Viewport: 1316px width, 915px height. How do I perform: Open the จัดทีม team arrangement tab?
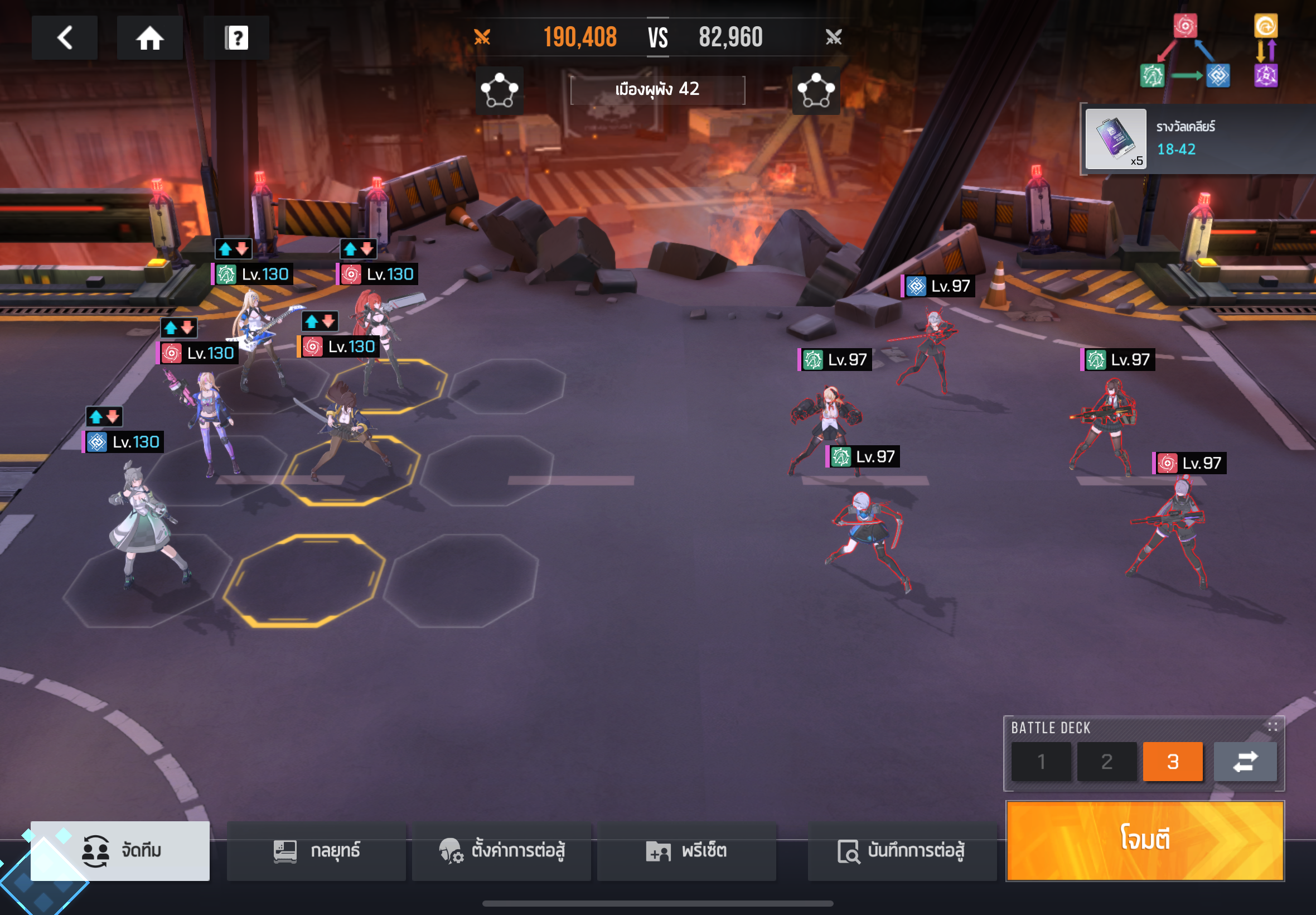120,850
